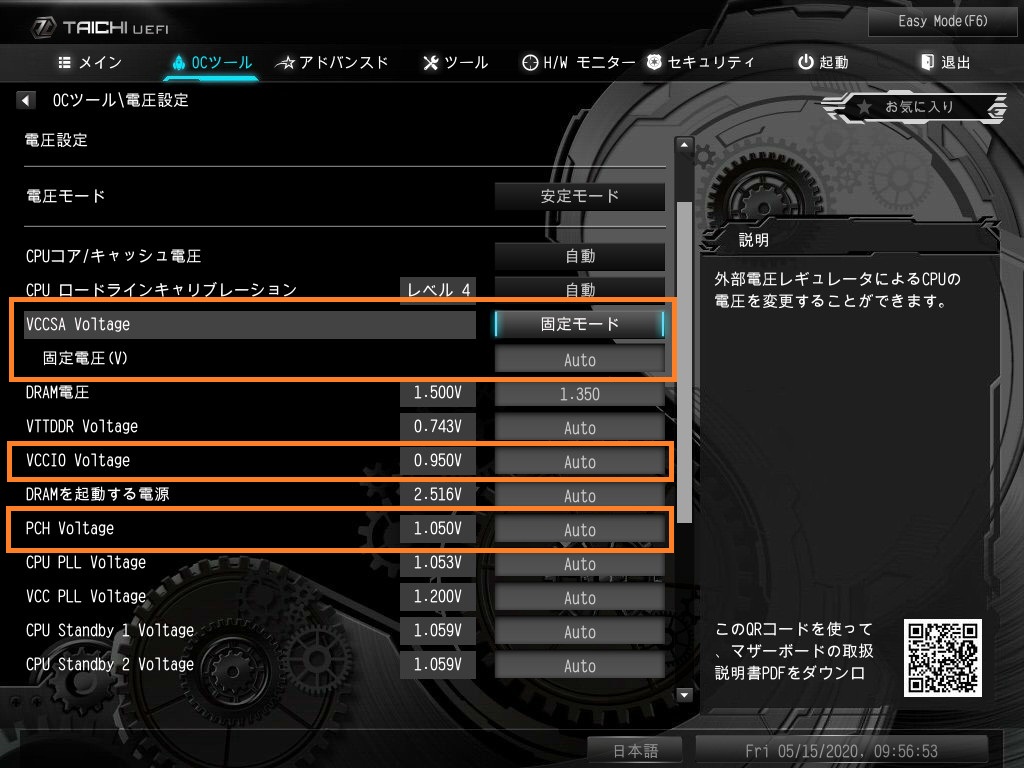Click the manual QR code
Image resolution: width=1024 pixels, height=768 pixels.
tap(942, 657)
